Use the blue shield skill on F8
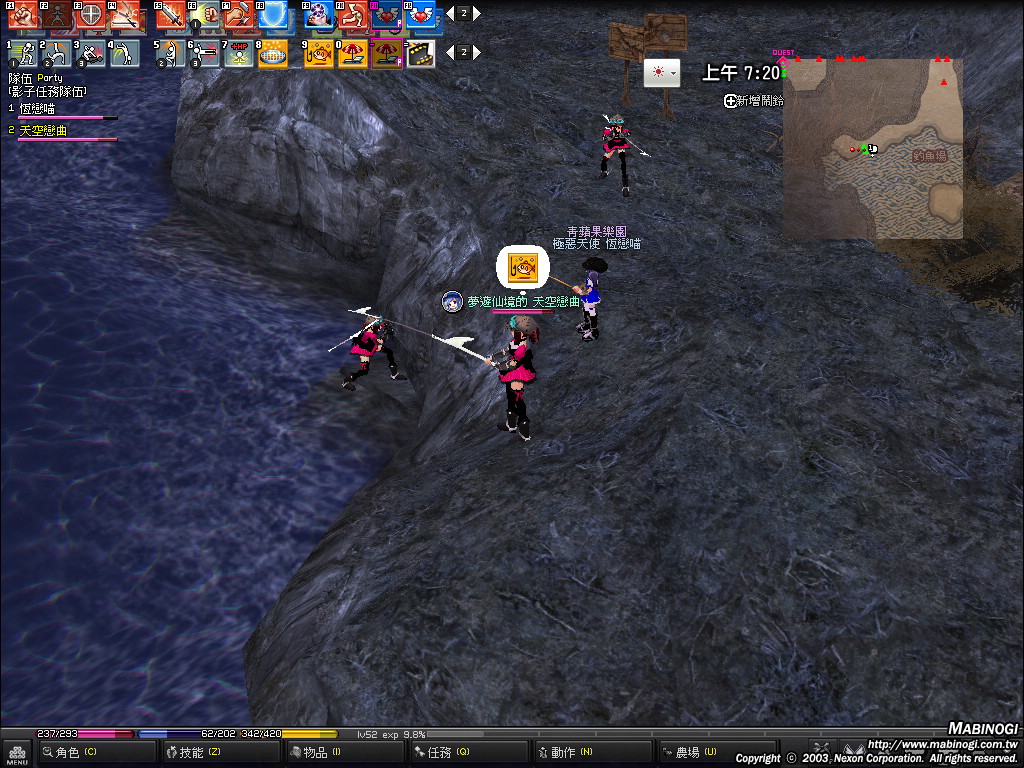This screenshot has height=768, width=1024. 272,14
